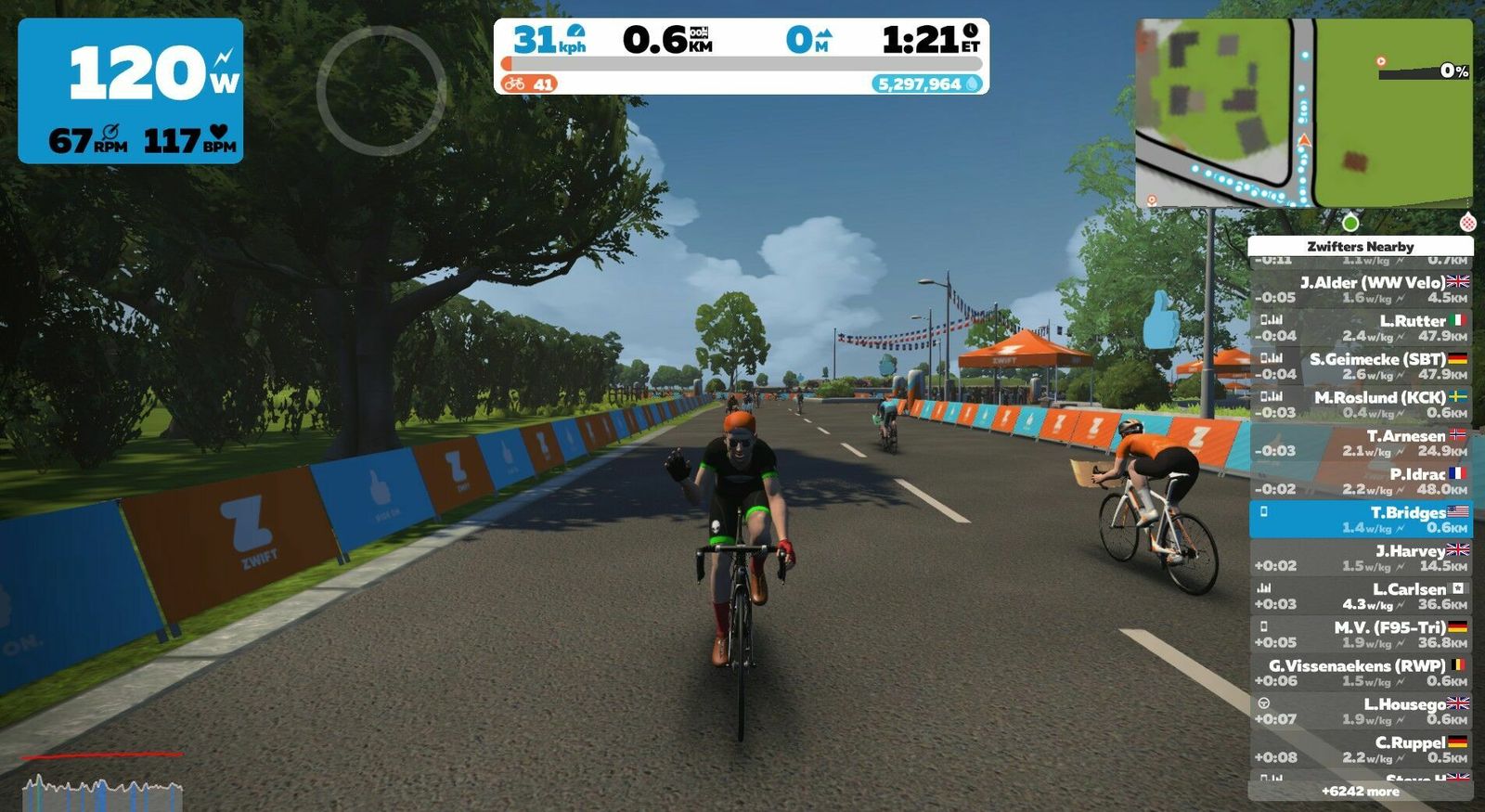Choose C.Ruppel from nearby riders
This screenshot has width=1485, height=812.
[x=1360, y=750]
